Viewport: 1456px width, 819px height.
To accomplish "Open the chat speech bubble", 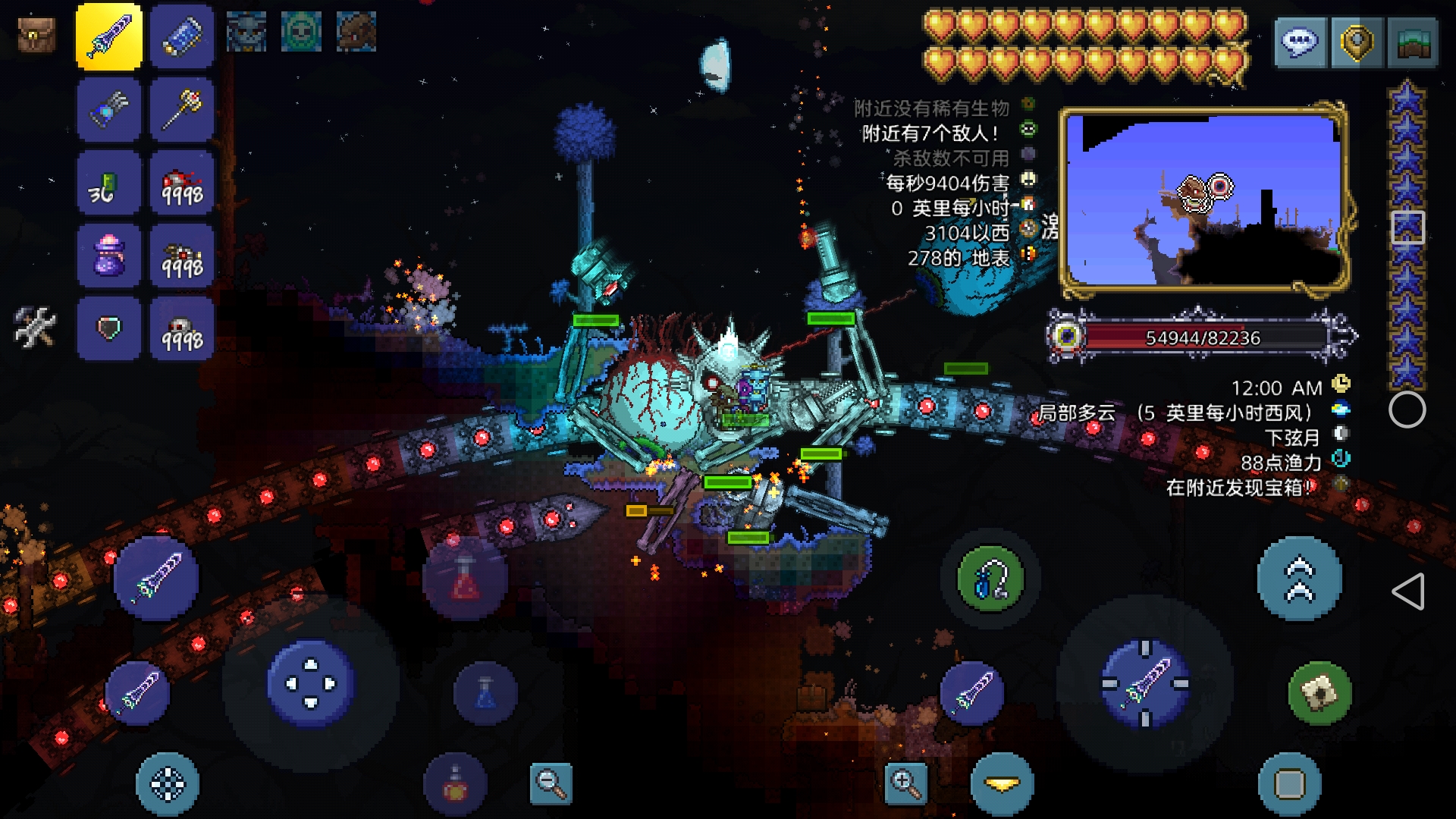I will 1300,42.
